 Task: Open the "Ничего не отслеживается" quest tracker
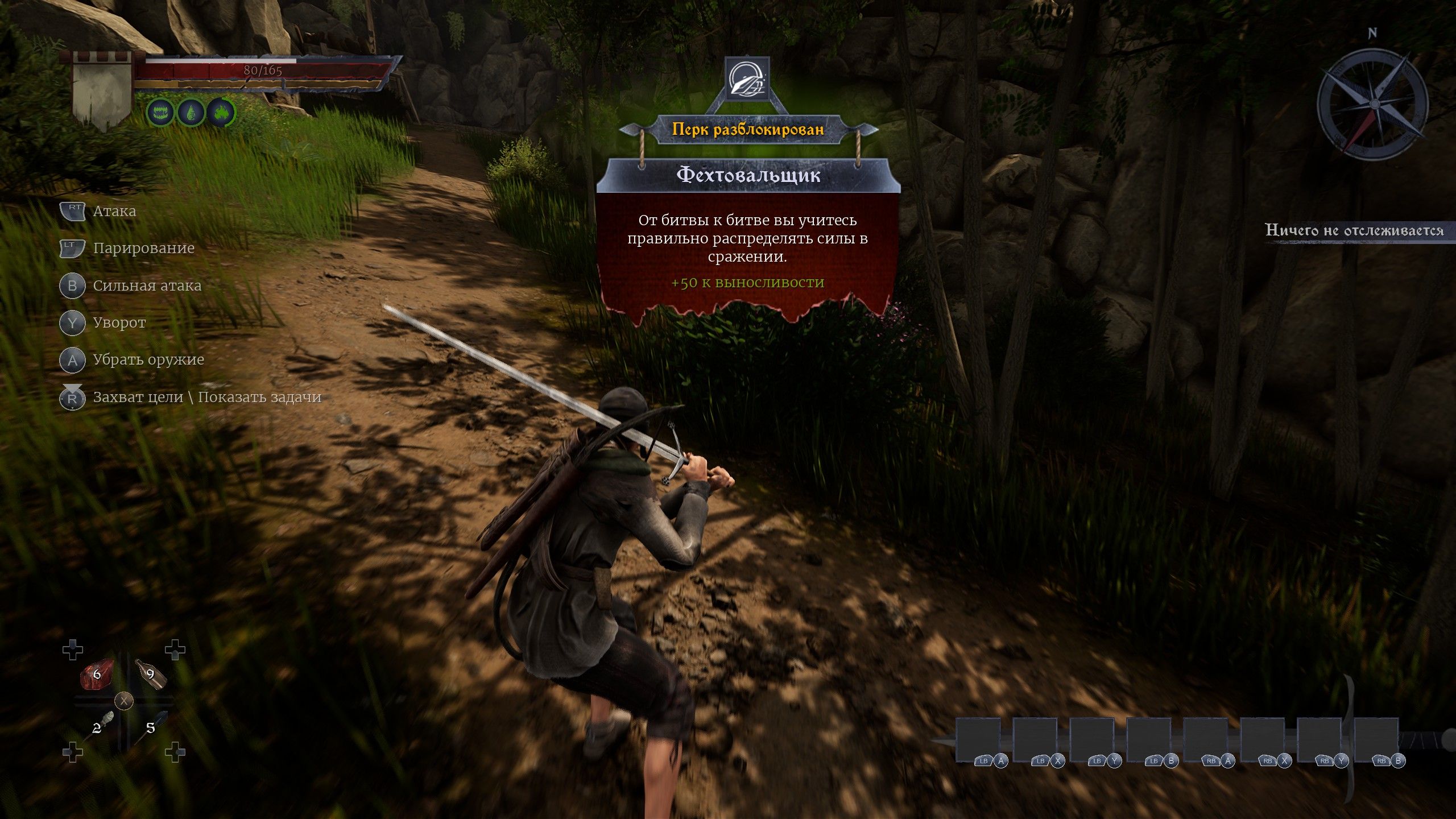(1354, 230)
